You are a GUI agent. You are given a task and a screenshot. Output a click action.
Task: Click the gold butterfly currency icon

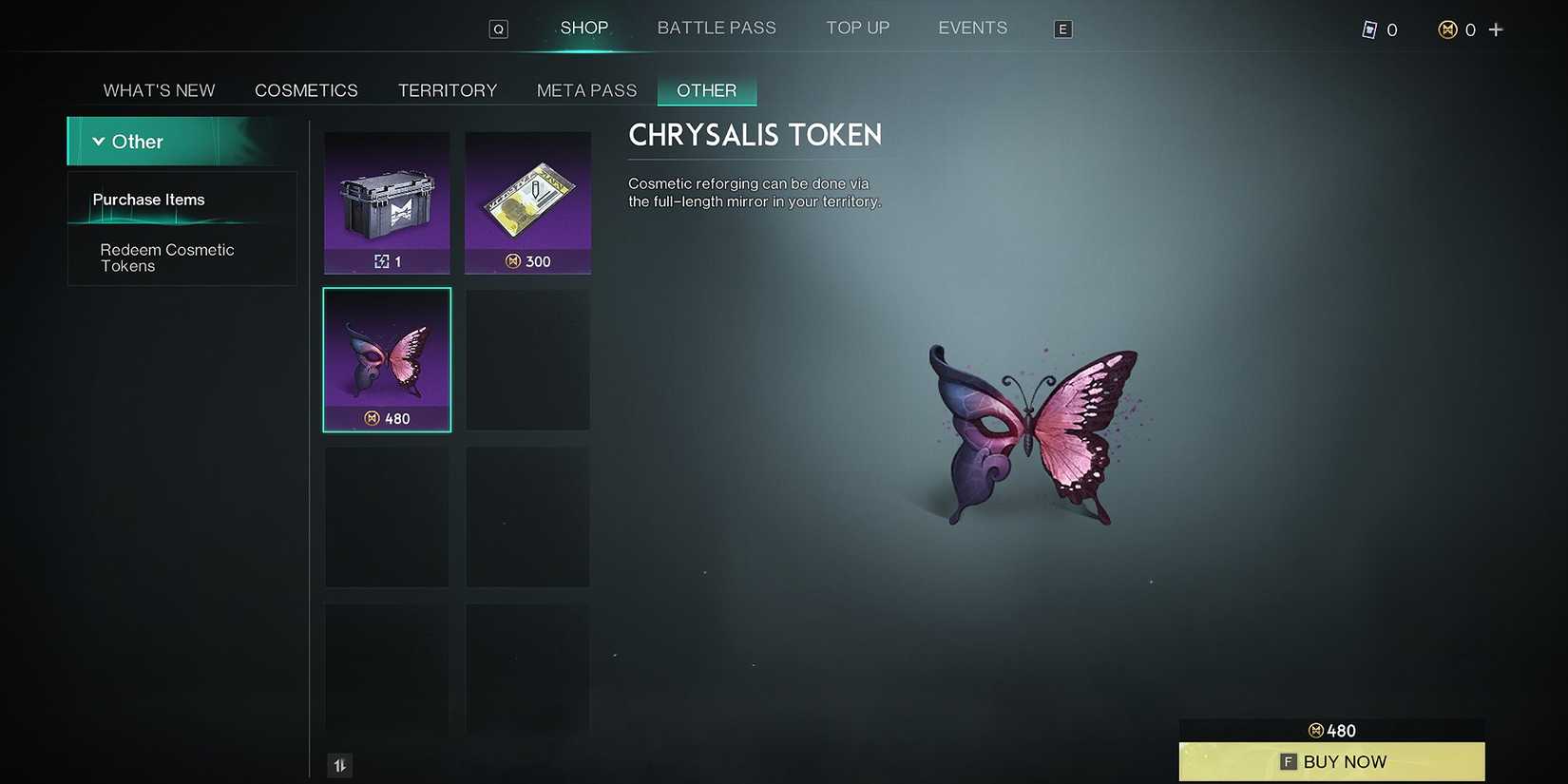[x=1448, y=29]
